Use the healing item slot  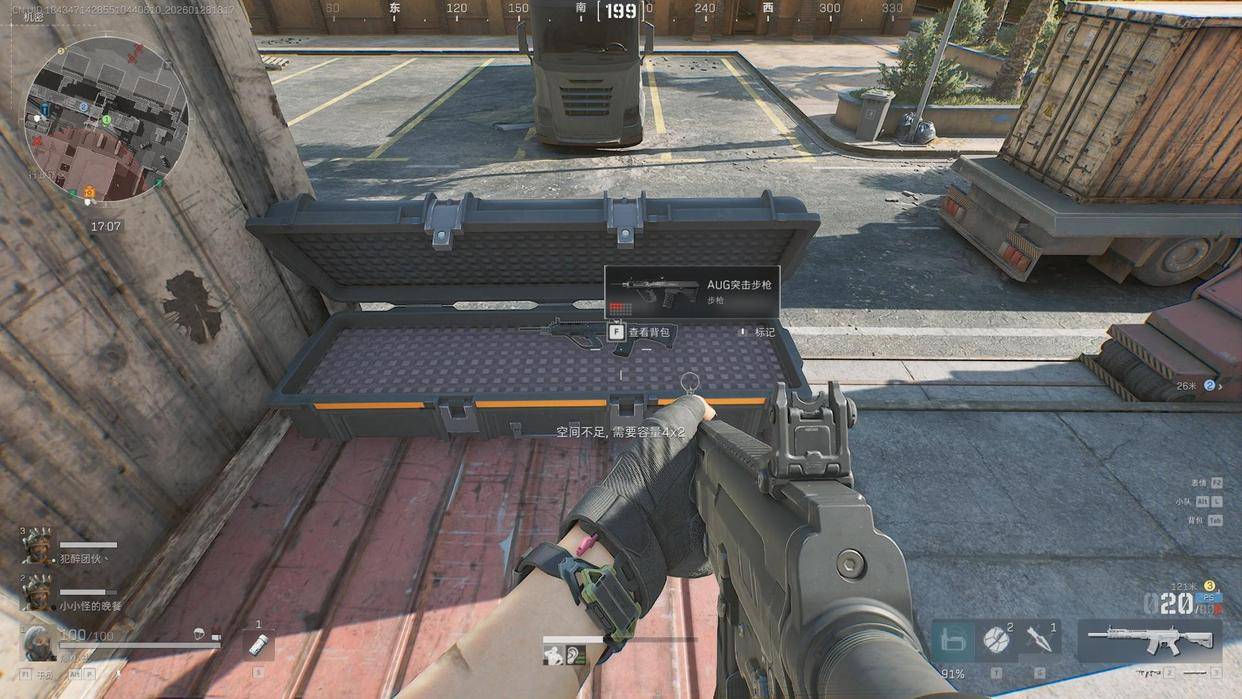coord(258,644)
